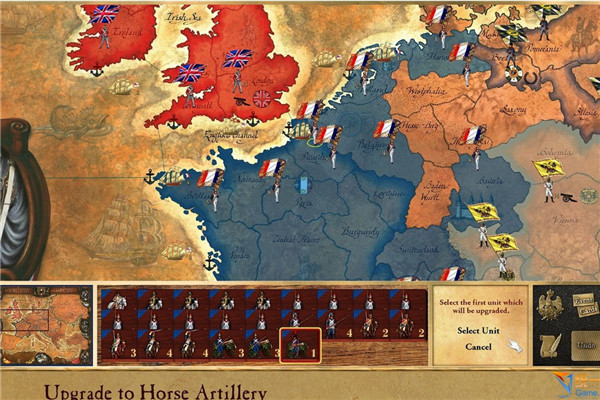Select the highlighted artillery unit card
This screenshot has height=400, width=600.
(x=300, y=345)
